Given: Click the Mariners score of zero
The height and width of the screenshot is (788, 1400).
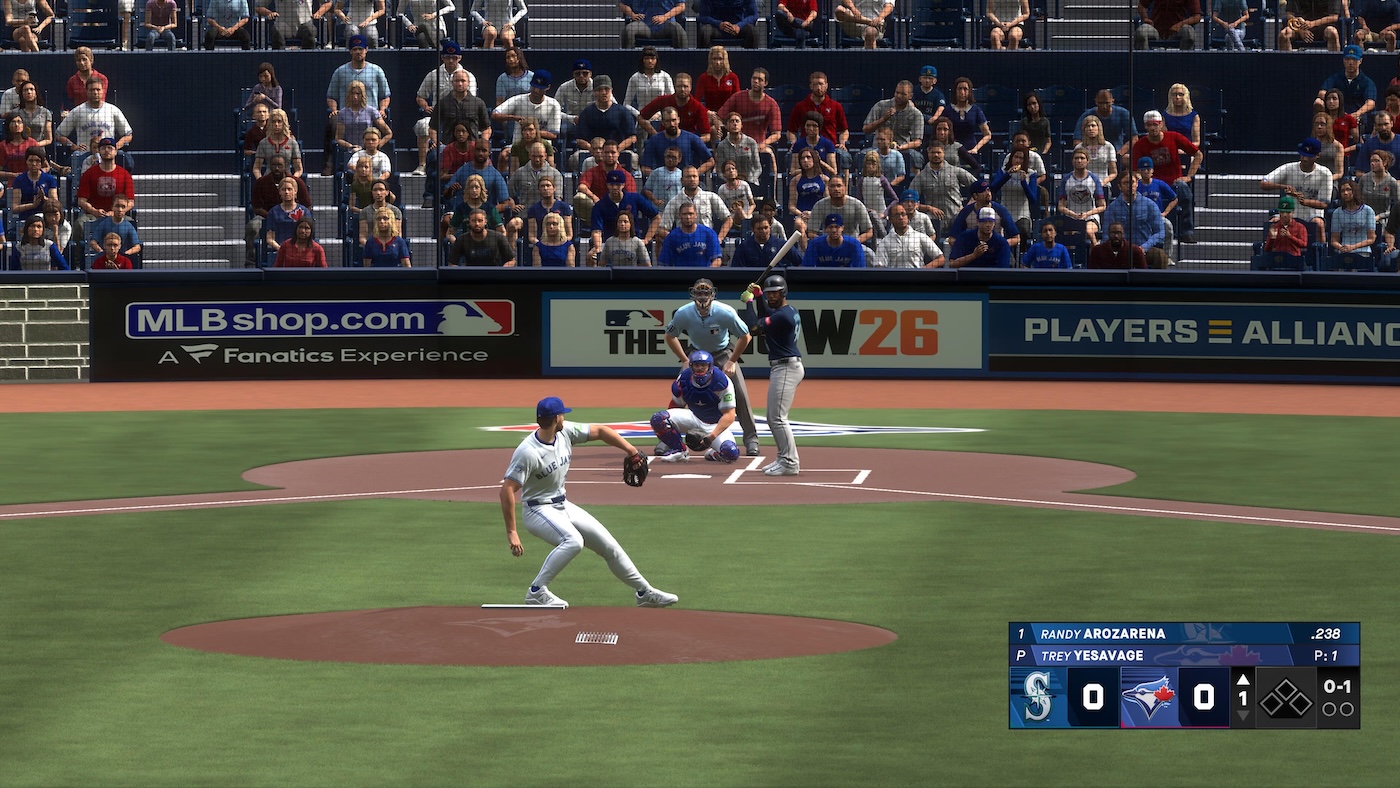Looking at the screenshot, I should click(1095, 694).
